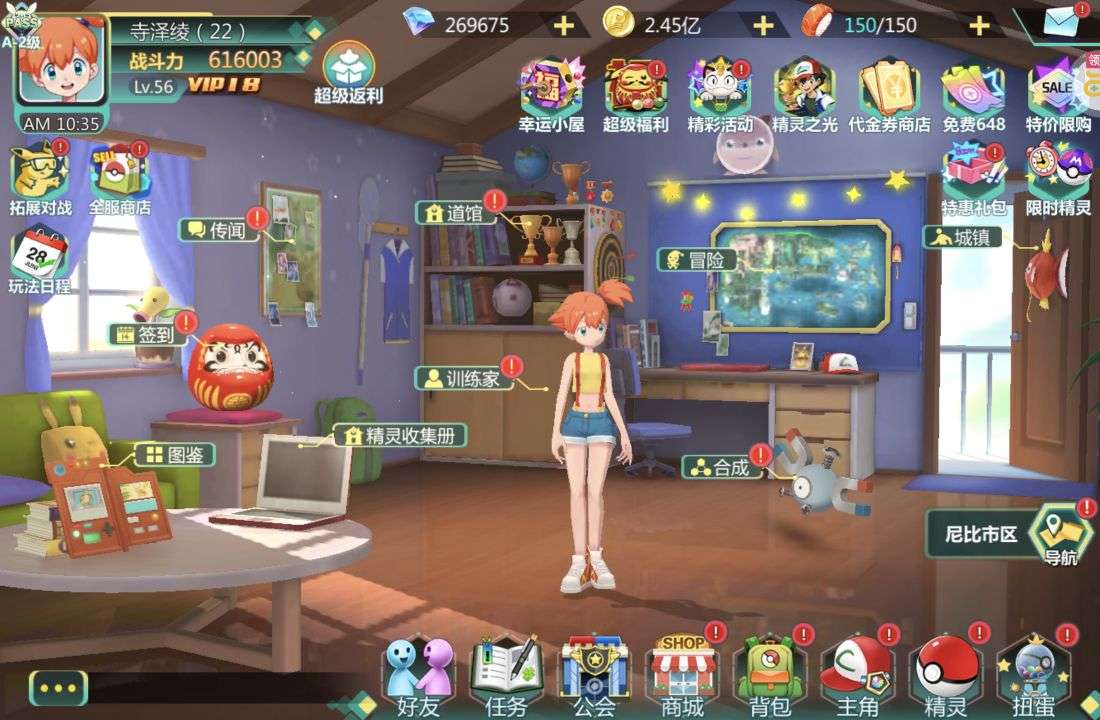
Task: Open the 合成 synthesis label
Action: (x=719, y=467)
